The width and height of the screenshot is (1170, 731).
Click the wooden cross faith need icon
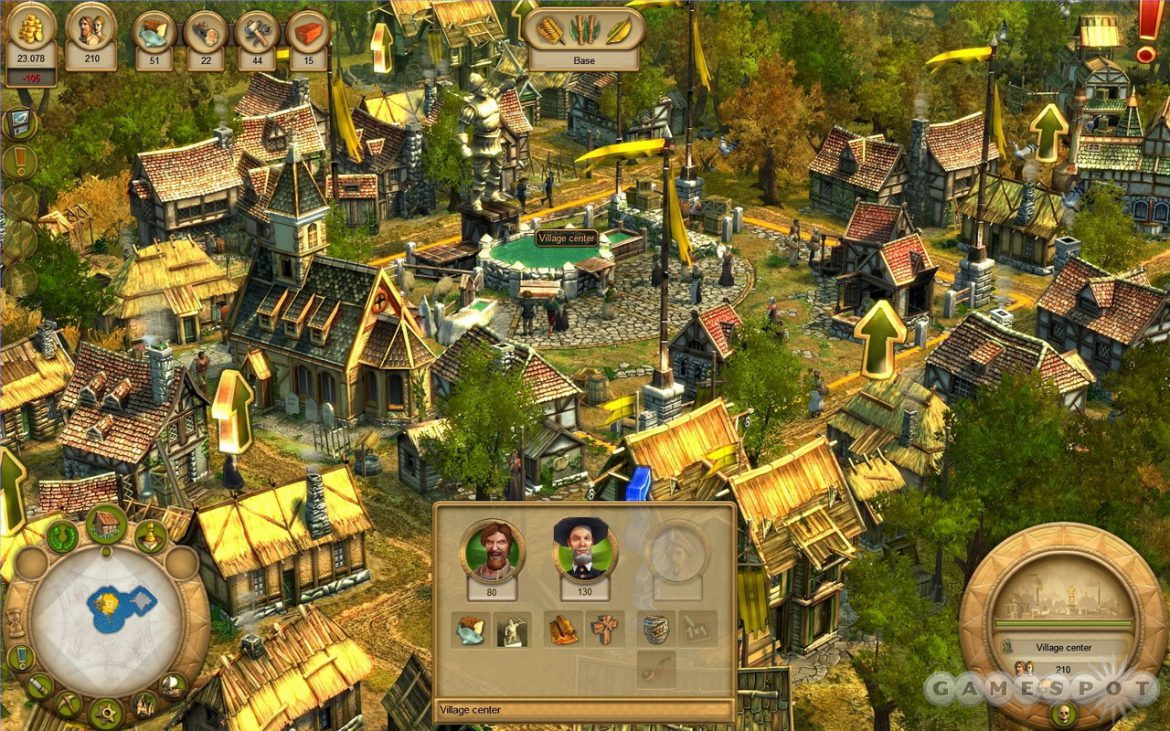tap(603, 629)
